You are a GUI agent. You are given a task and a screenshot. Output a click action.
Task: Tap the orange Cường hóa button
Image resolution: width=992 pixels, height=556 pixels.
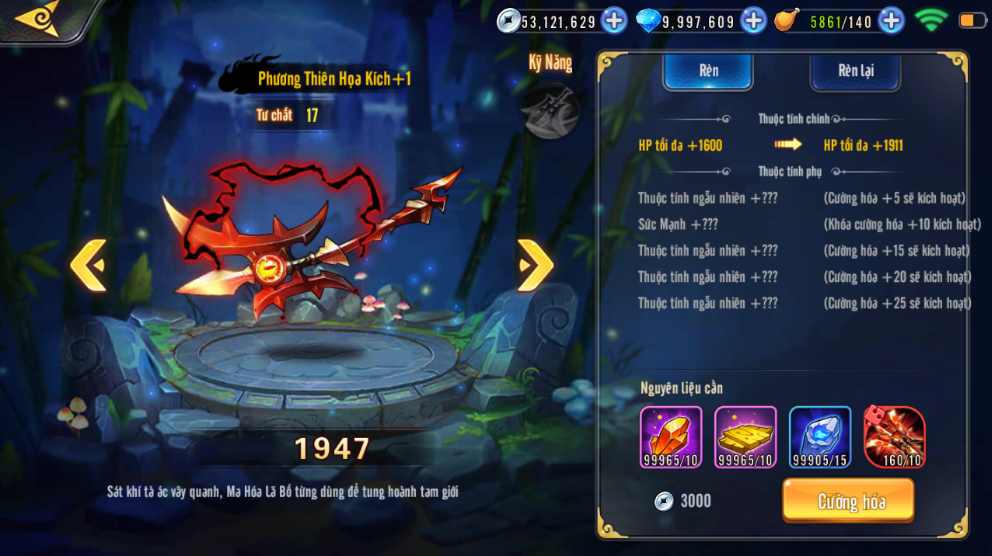click(x=848, y=500)
